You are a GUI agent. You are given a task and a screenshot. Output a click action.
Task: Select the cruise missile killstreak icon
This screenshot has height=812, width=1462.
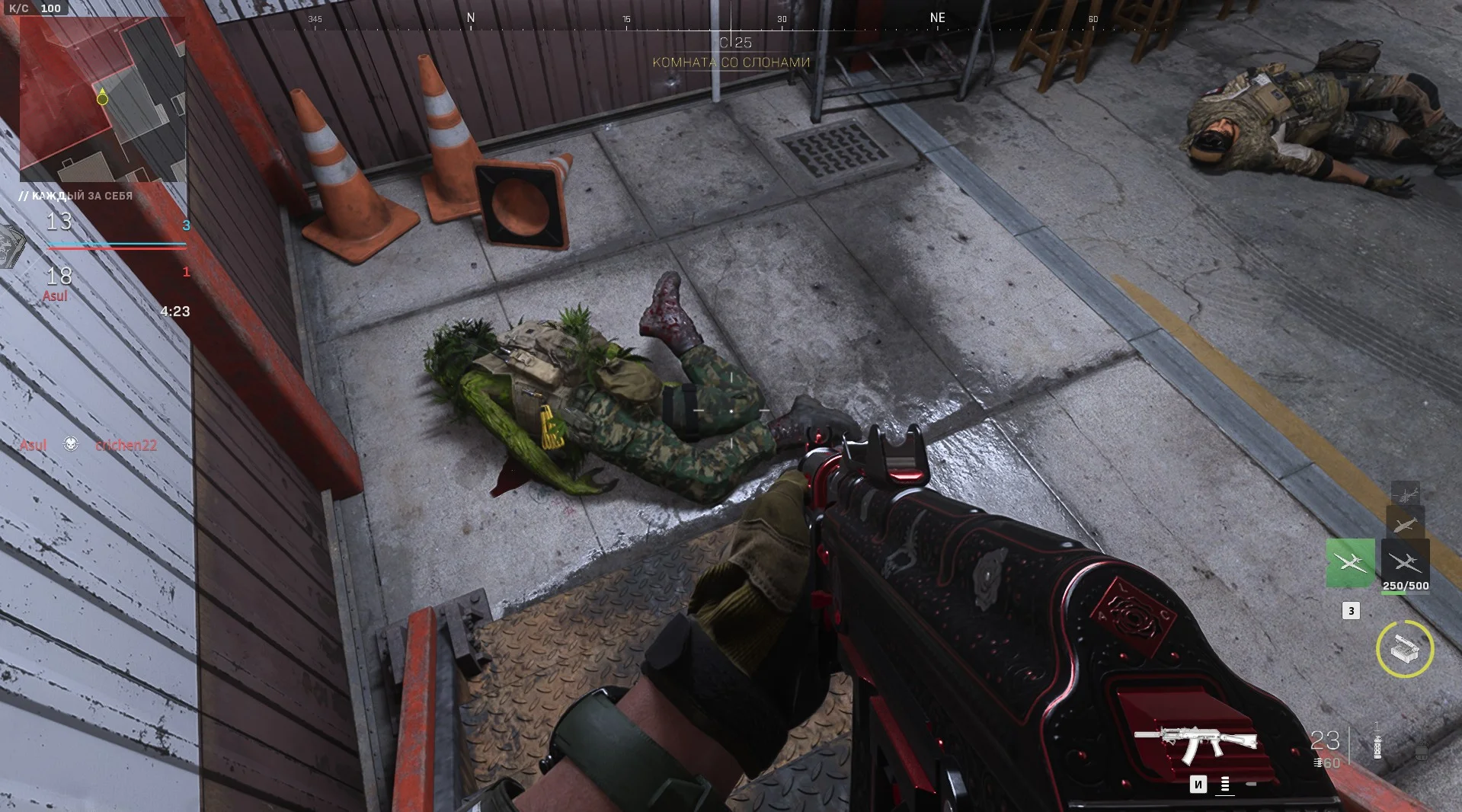tap(1405, 524)
